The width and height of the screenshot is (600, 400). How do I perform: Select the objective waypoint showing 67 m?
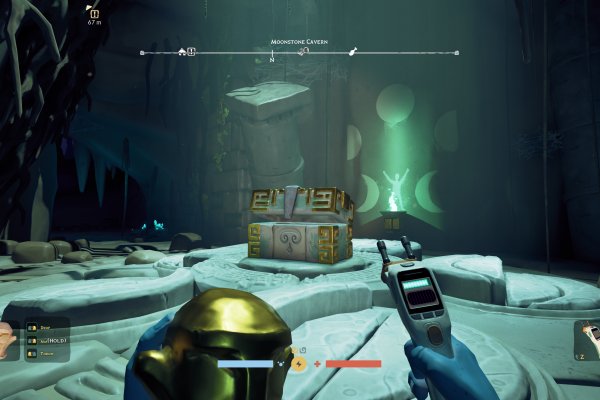pyautogui.click(x=94, y=15)
